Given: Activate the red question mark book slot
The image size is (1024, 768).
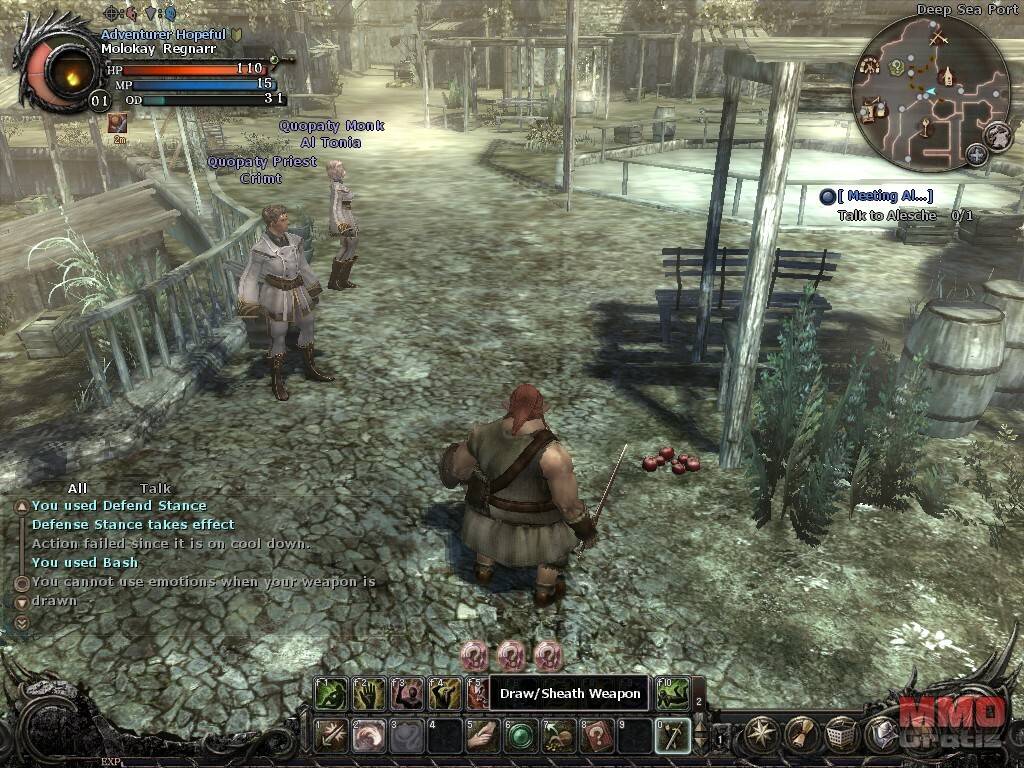Looking at the screenshot, I should (x=596, y=736).
